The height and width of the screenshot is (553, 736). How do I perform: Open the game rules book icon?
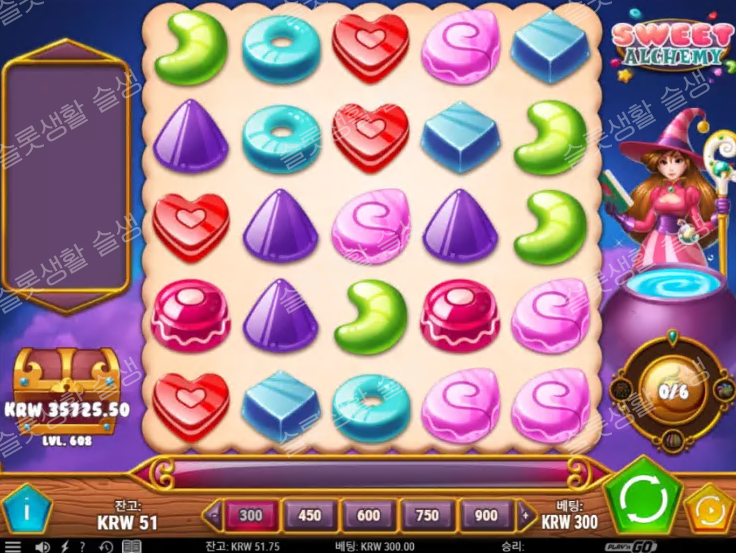tap(131, 547)
